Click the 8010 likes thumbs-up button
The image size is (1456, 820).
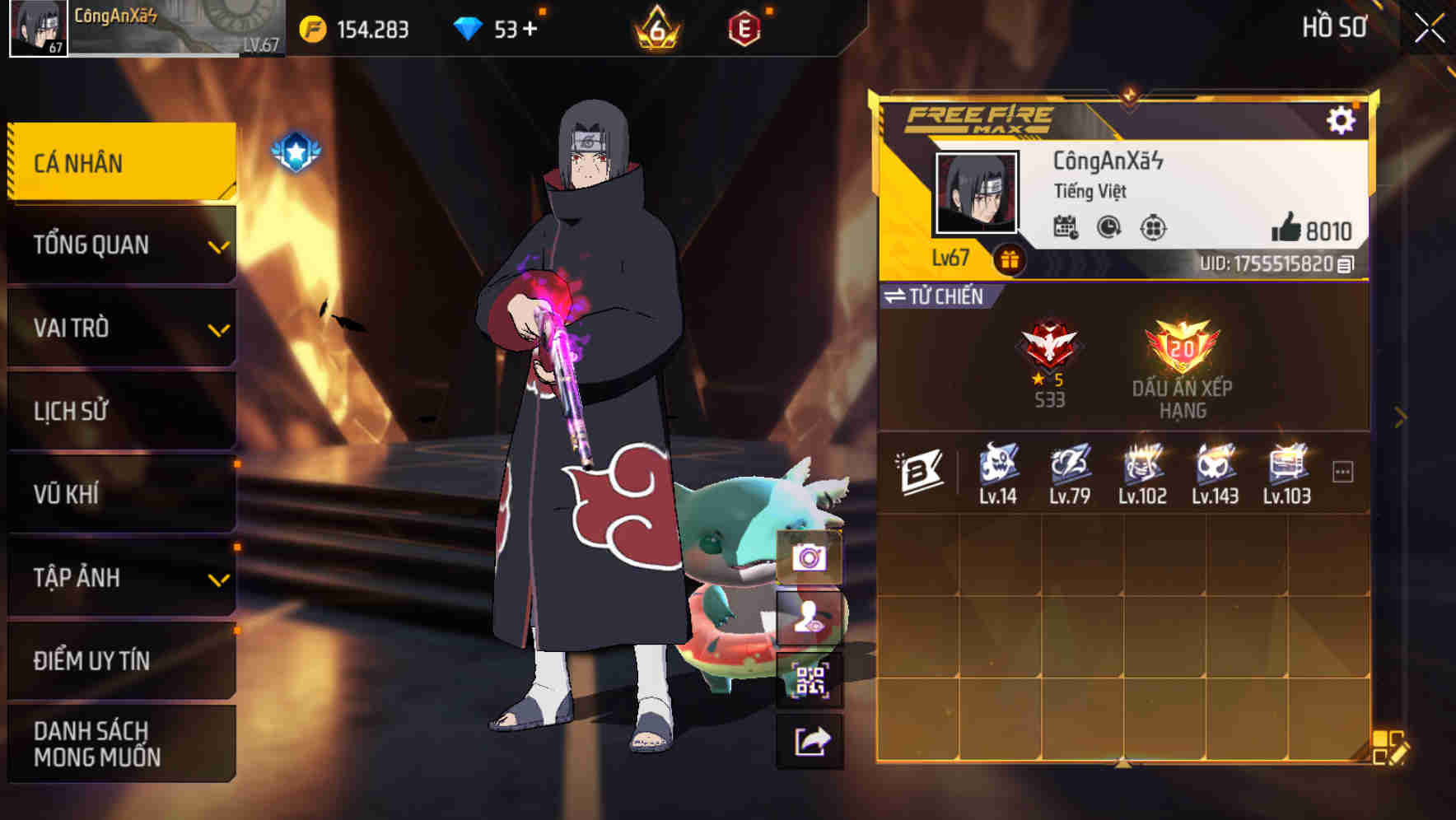click(x=1303, y=231)
